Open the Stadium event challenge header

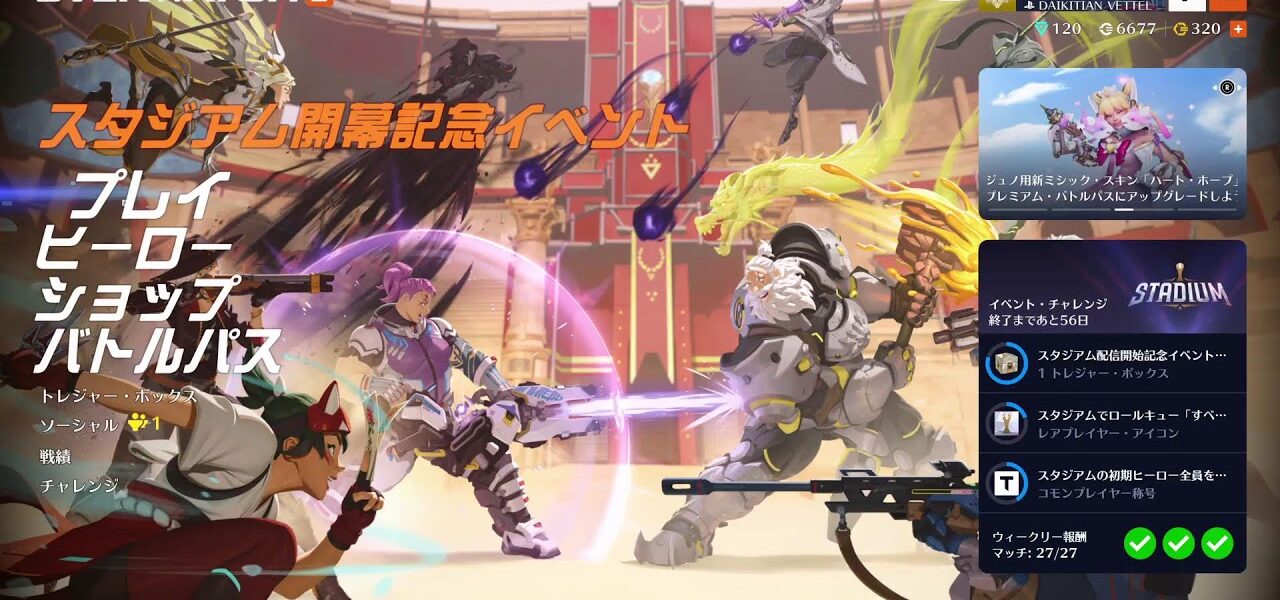point(1112,288)
